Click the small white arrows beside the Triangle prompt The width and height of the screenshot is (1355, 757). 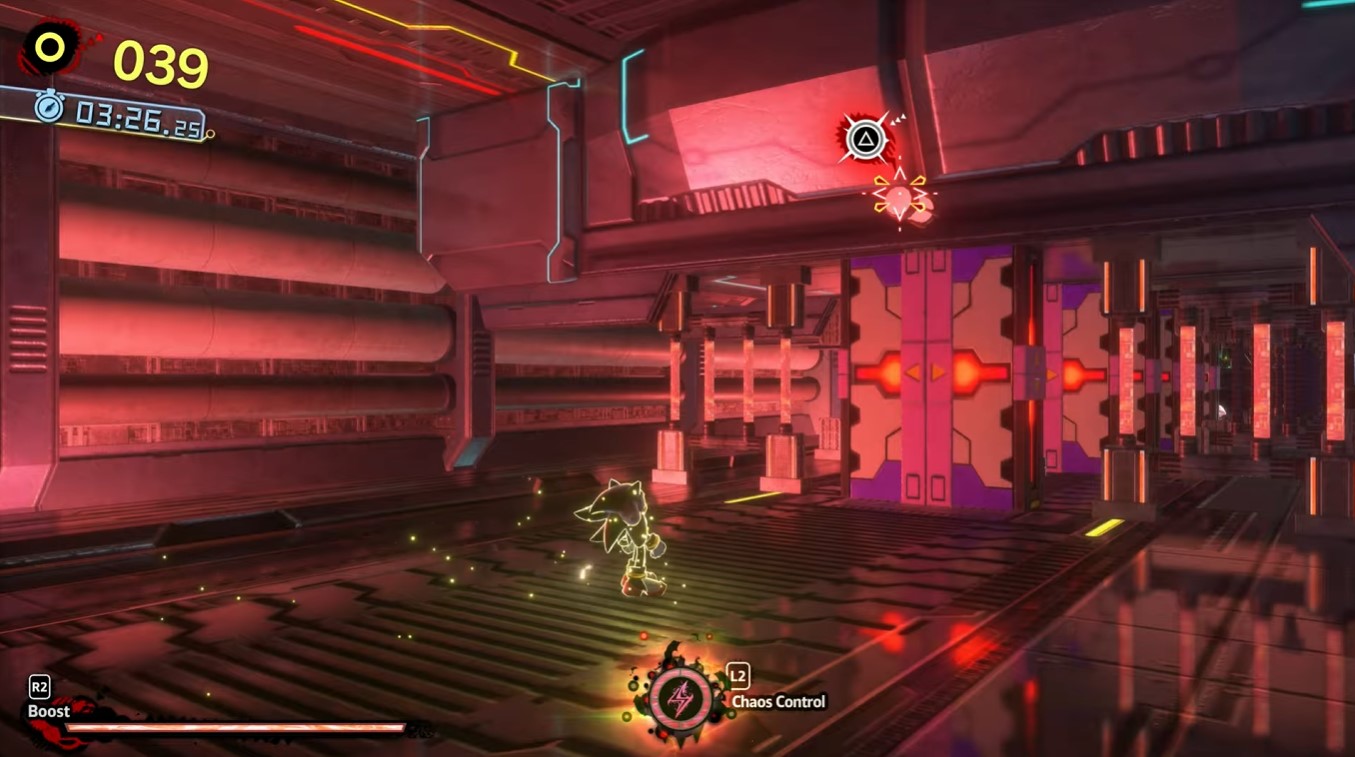click(x=900, y=121)
